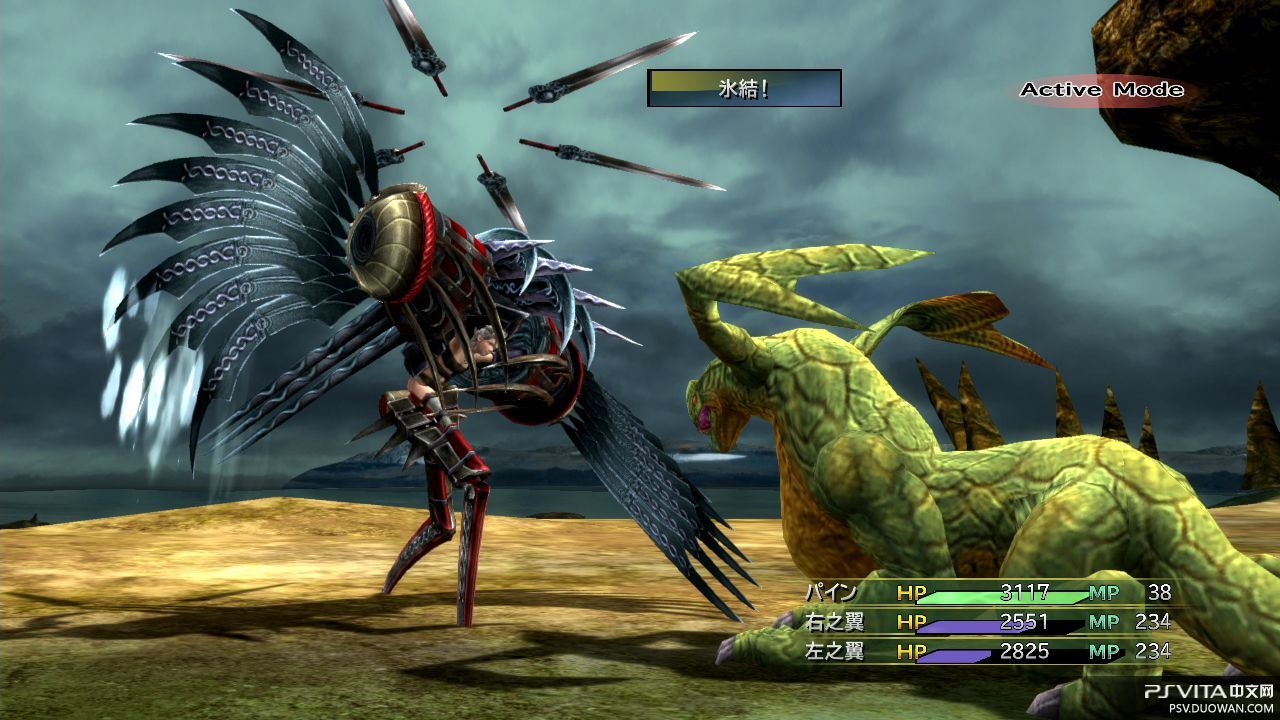Click the Active Mode indicator

pyautogui.click(x=1101, y=90)
